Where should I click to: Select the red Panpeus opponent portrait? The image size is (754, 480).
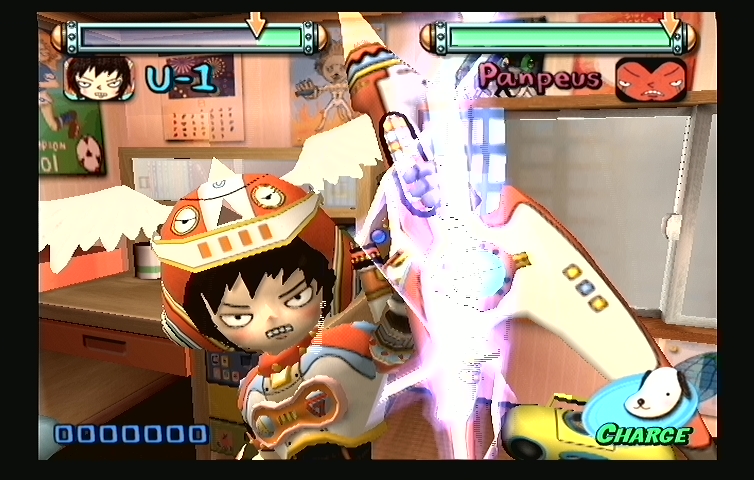coord(651,79)
